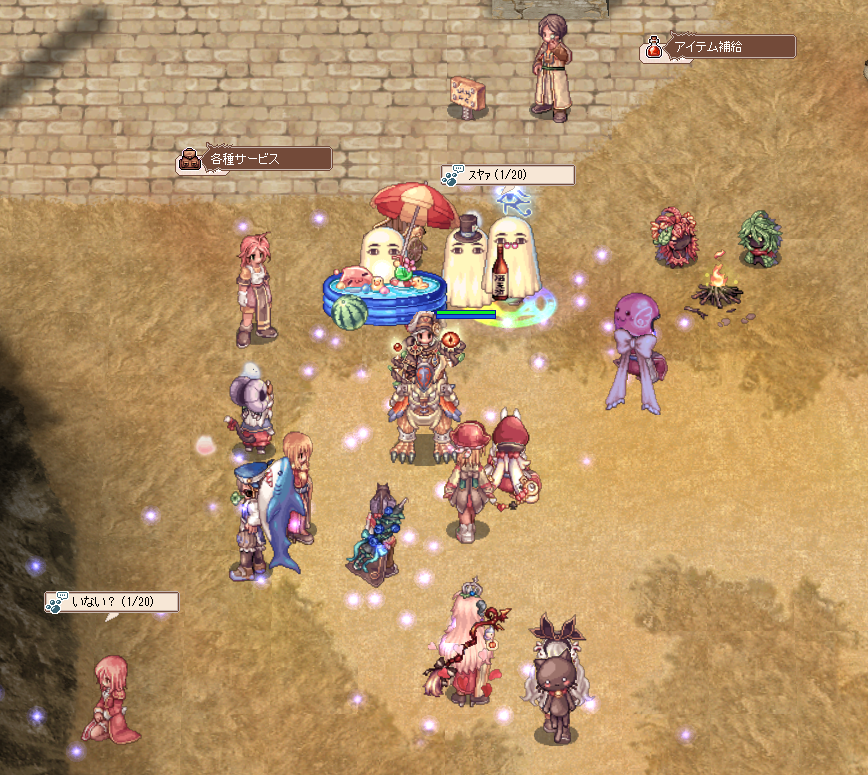This screenshot has height=775, width=868.
Task: Select the 各種サービス signboard label
Action: tap(254, 159)
